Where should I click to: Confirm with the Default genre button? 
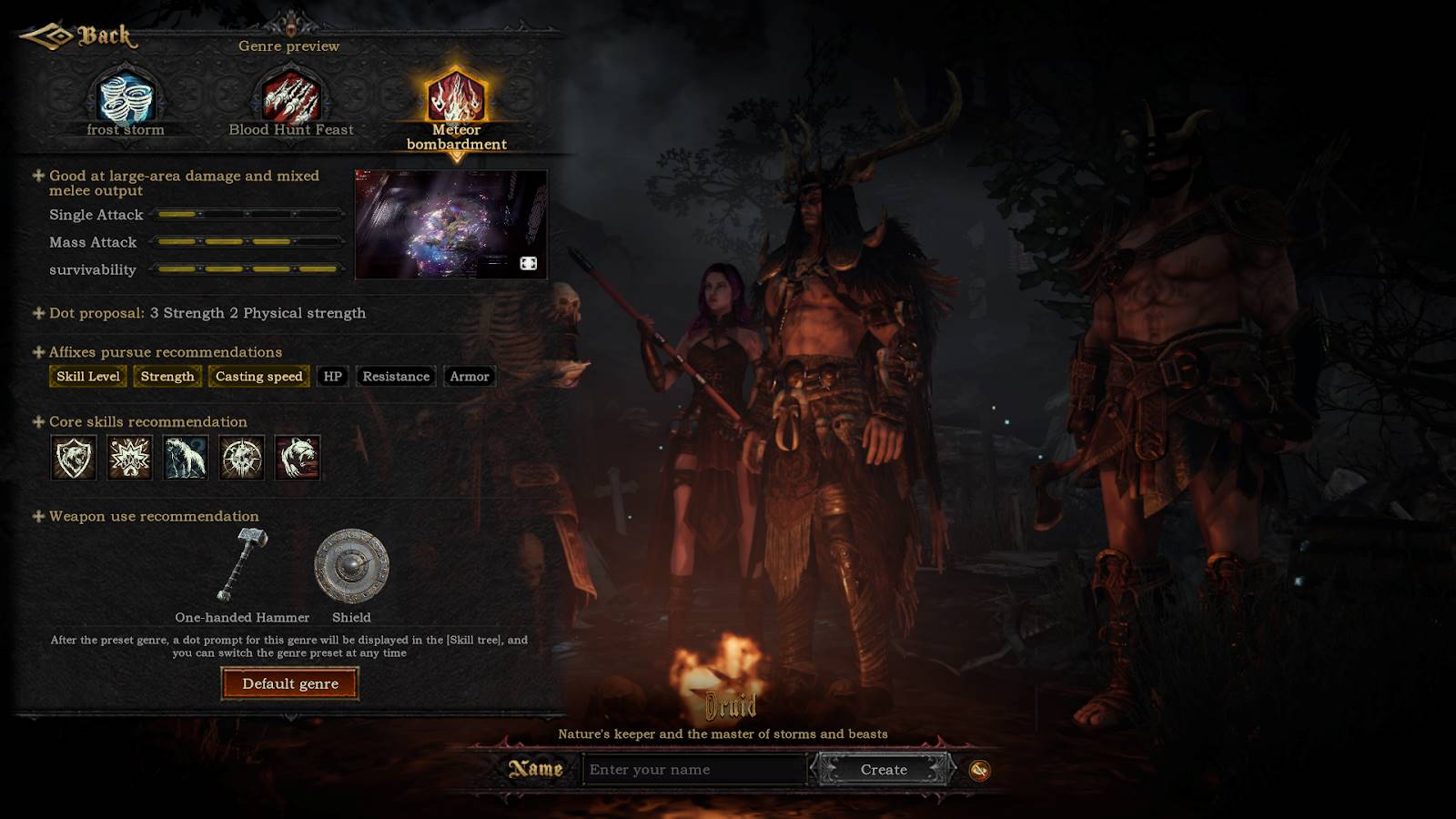(x=290, y=683)
